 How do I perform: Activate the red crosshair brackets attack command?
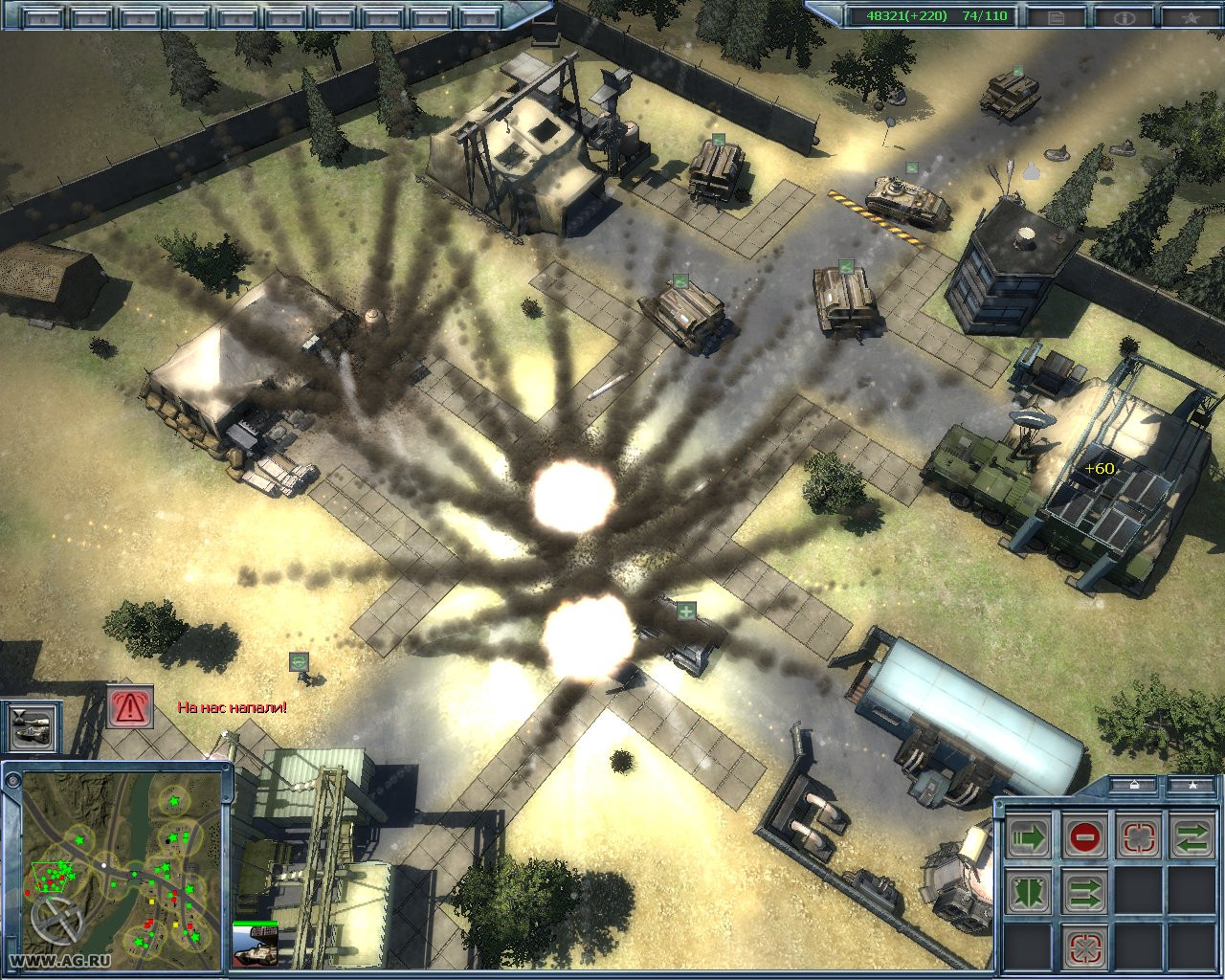coord(1138,838)
